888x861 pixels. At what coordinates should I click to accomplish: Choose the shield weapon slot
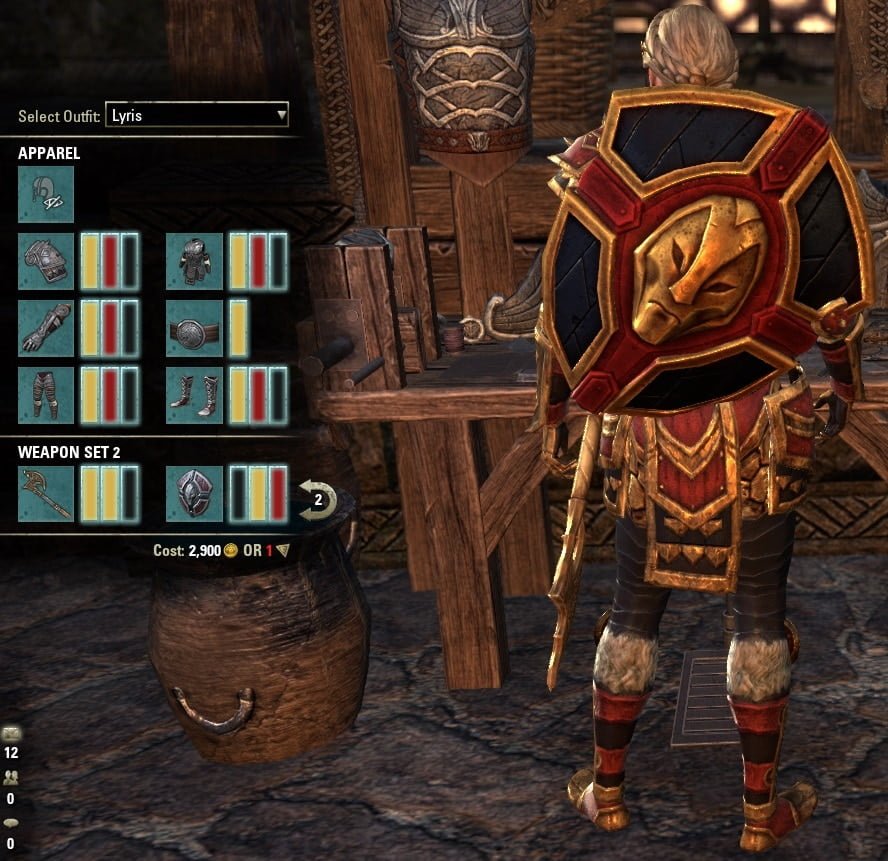pos(194,493)
